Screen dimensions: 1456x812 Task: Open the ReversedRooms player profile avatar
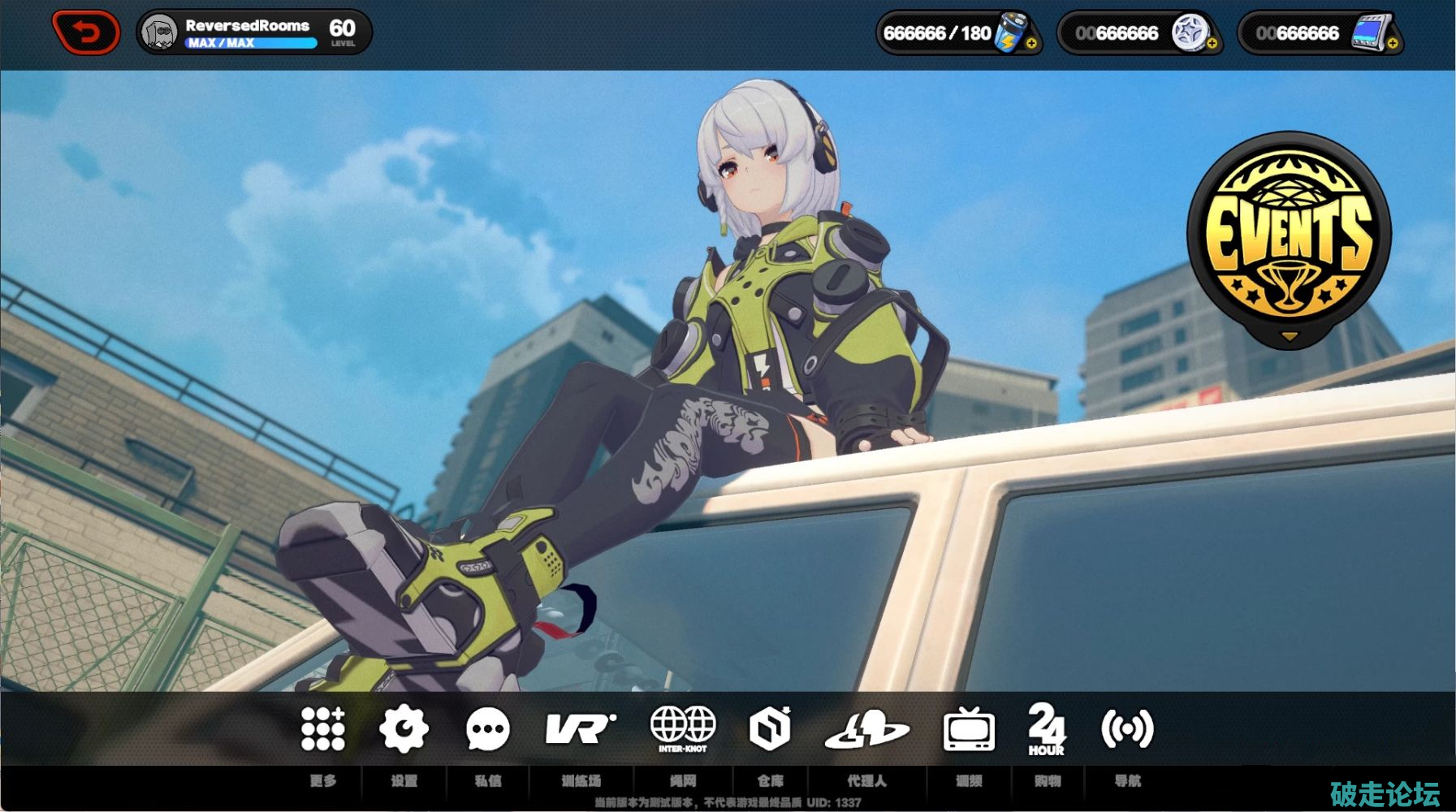tap(158, 33)
